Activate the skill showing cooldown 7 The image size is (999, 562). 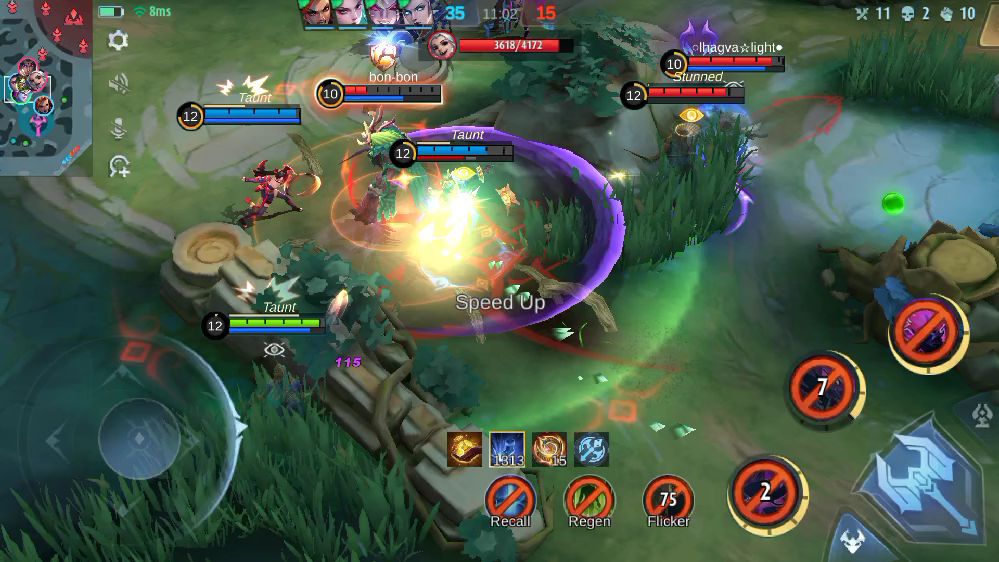click(x=822, y=387)
